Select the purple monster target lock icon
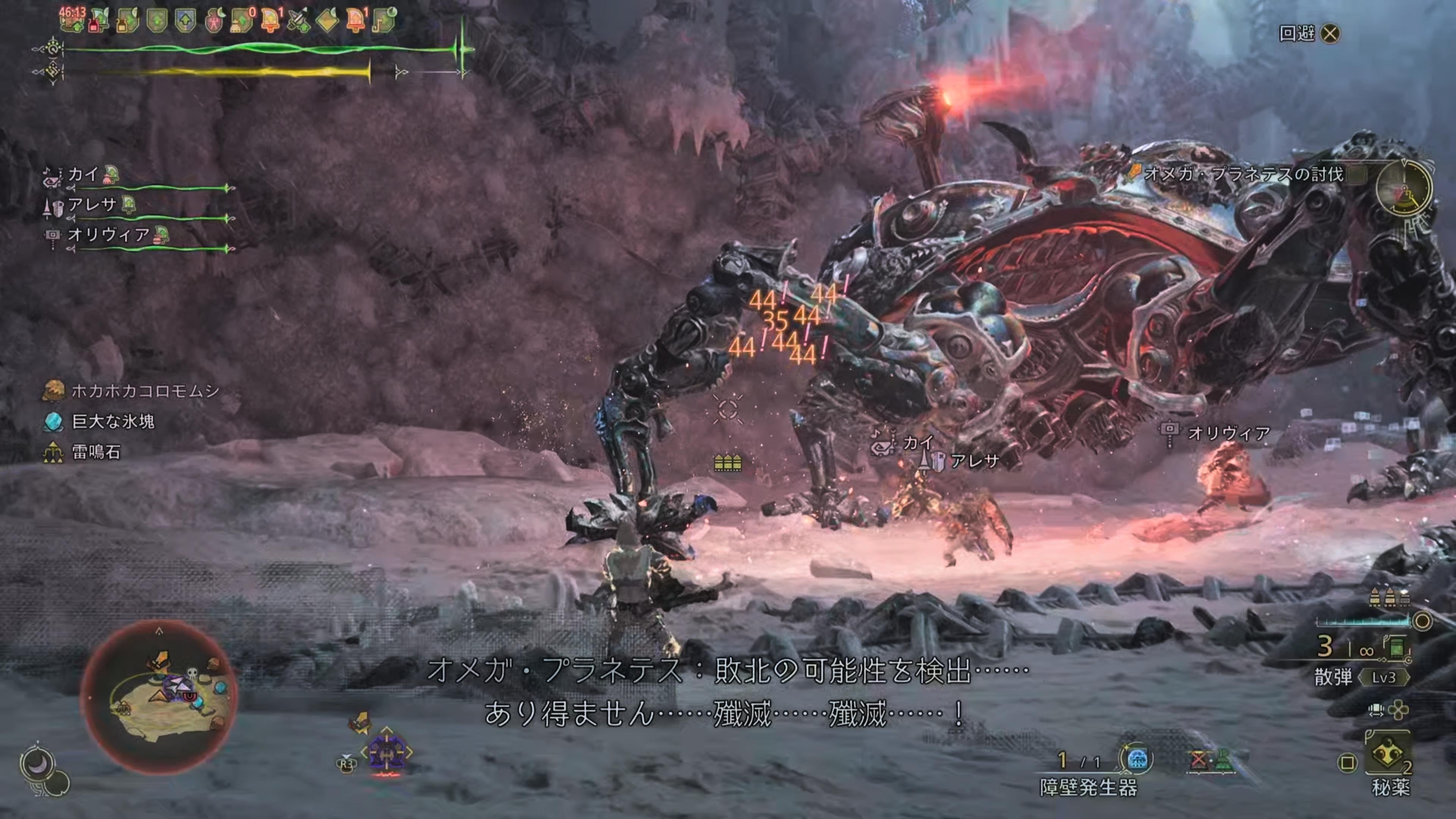Screen dimensions: 1456x819 [387, 752]
